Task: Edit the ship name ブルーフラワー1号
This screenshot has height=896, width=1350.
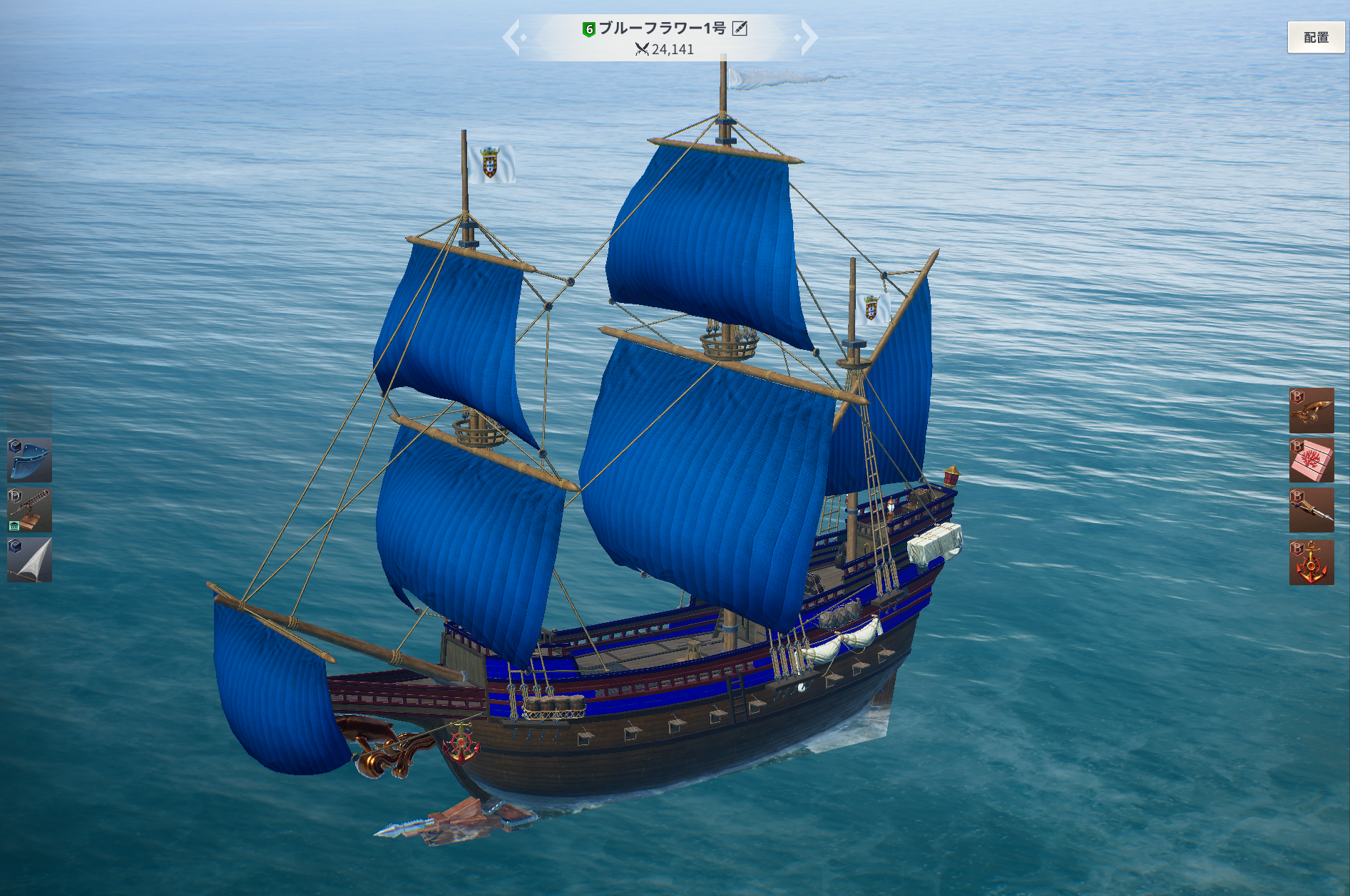Action: click(740, 29)
